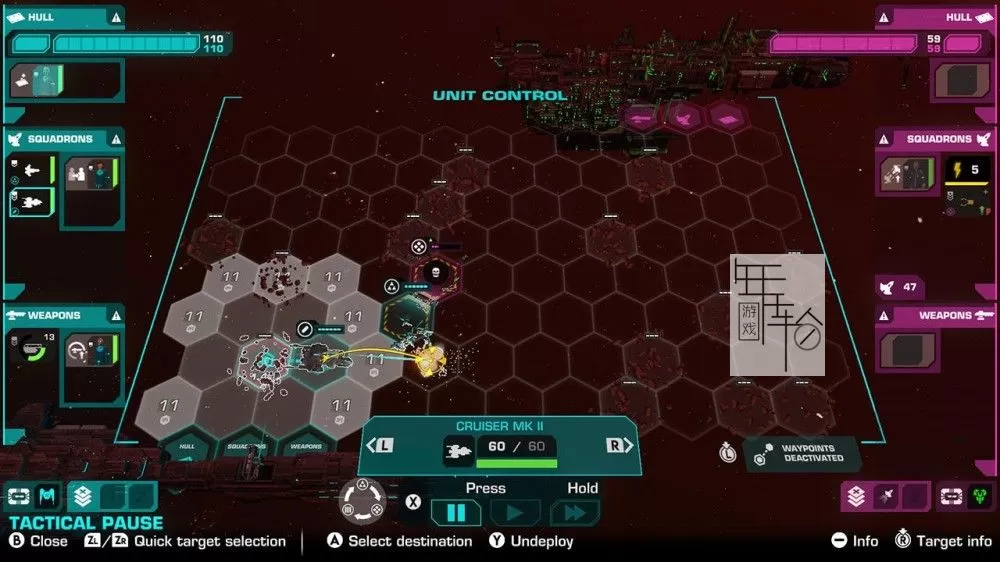
Task: Inspect the enemy squadron crew portrait
Action: click(907, 175)
